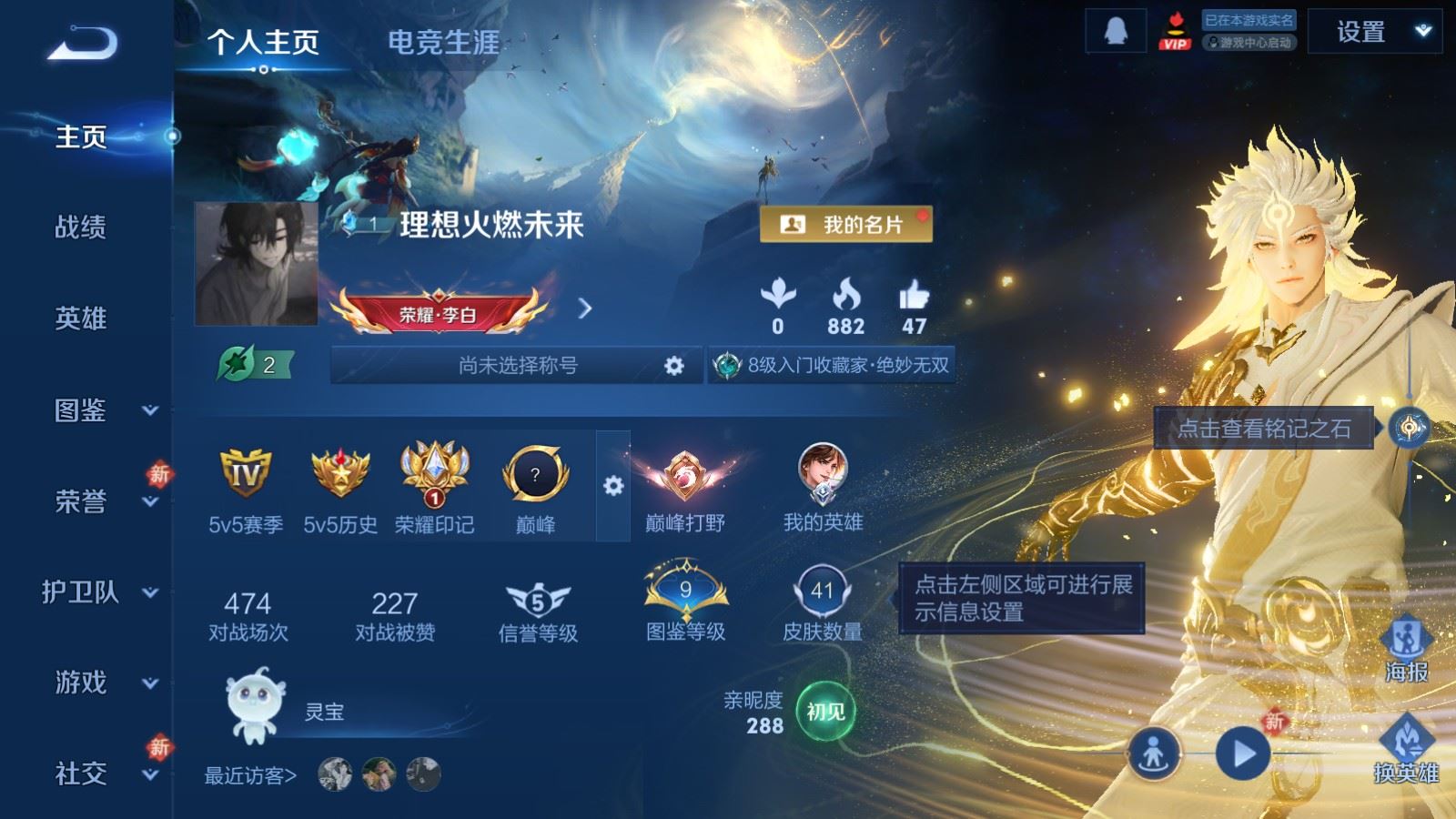Screen dimensions: 1456x819
Task: Open the 巅峰打野 badge icon
Action: coord(684,475)
